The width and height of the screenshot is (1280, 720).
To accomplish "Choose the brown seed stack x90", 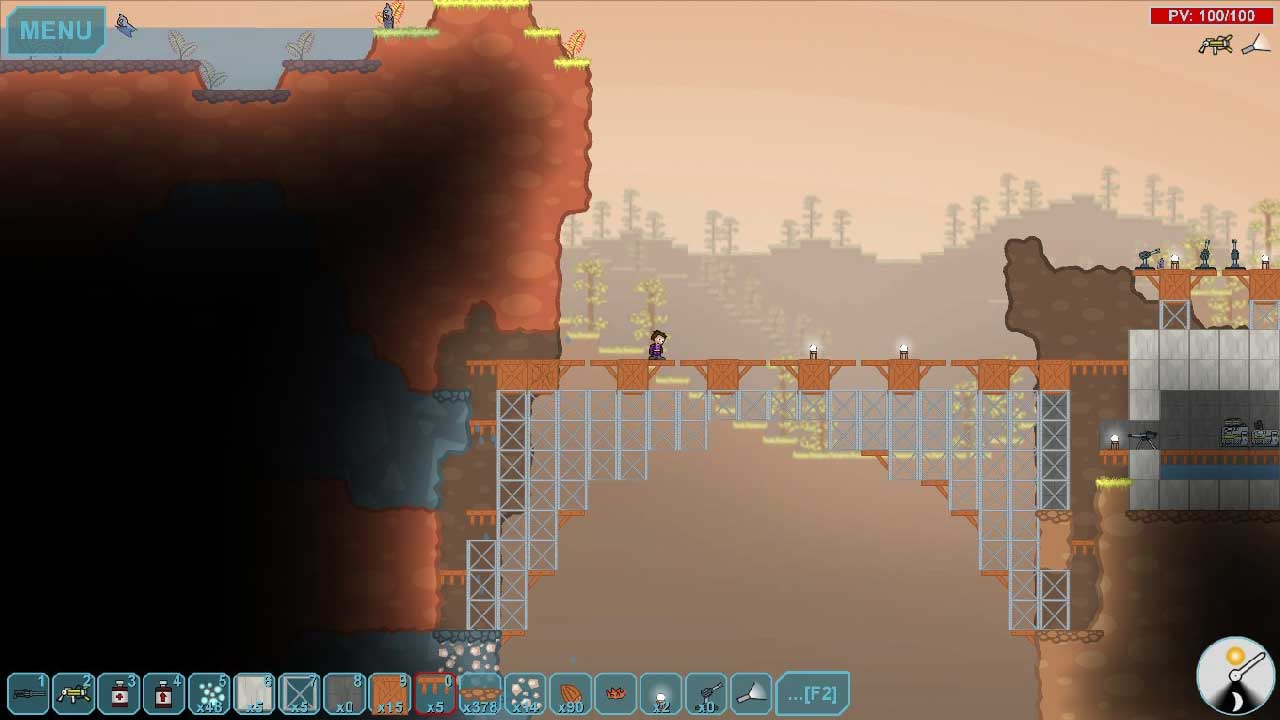I will [570, 693].
